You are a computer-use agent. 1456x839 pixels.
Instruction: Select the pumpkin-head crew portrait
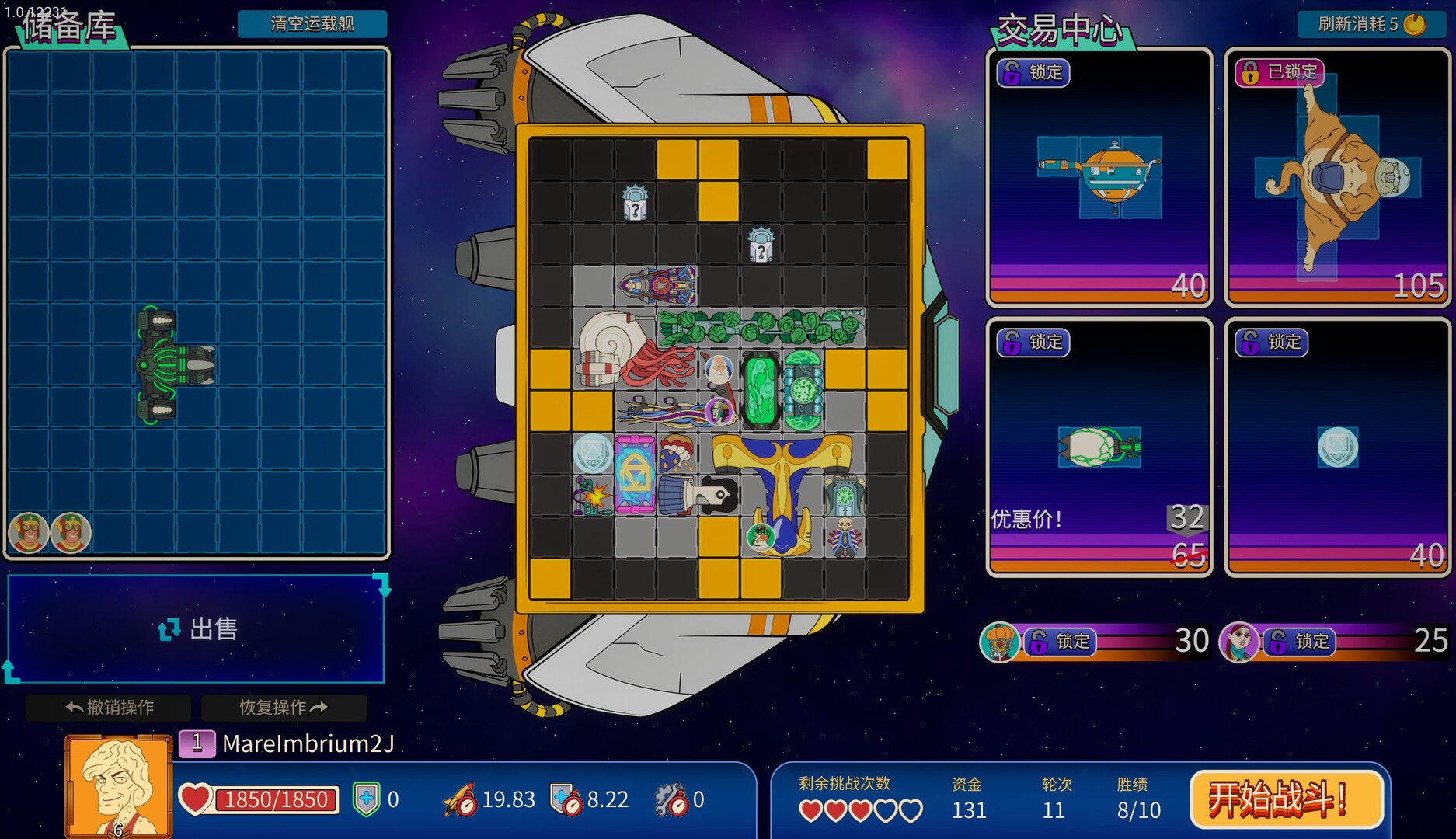point(999,642)
